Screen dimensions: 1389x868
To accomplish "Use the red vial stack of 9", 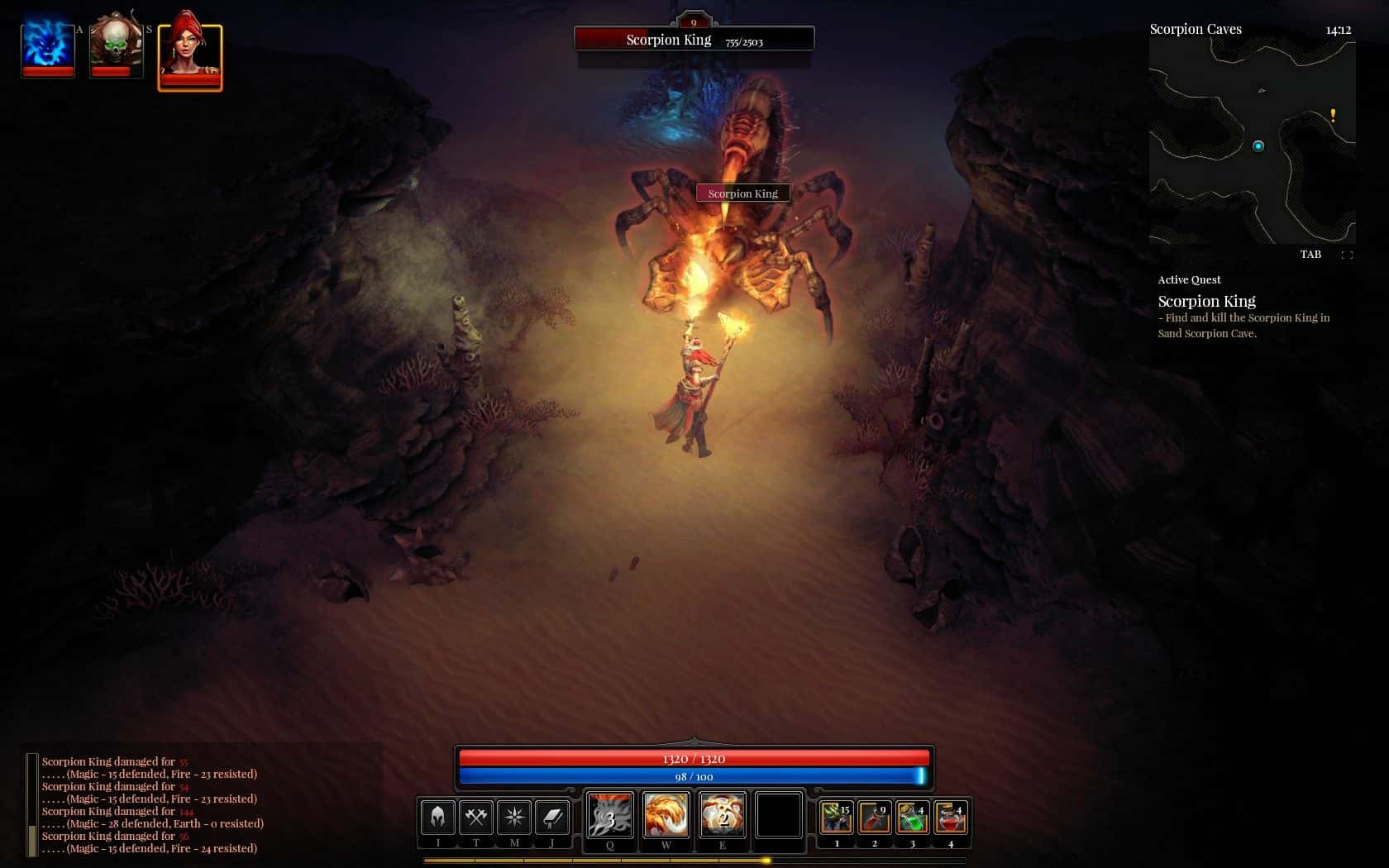I will [x=875, y=818].
